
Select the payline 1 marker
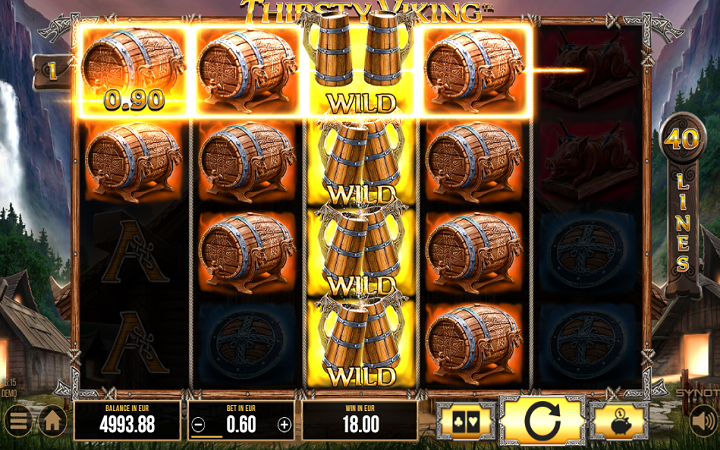[48, 71]
